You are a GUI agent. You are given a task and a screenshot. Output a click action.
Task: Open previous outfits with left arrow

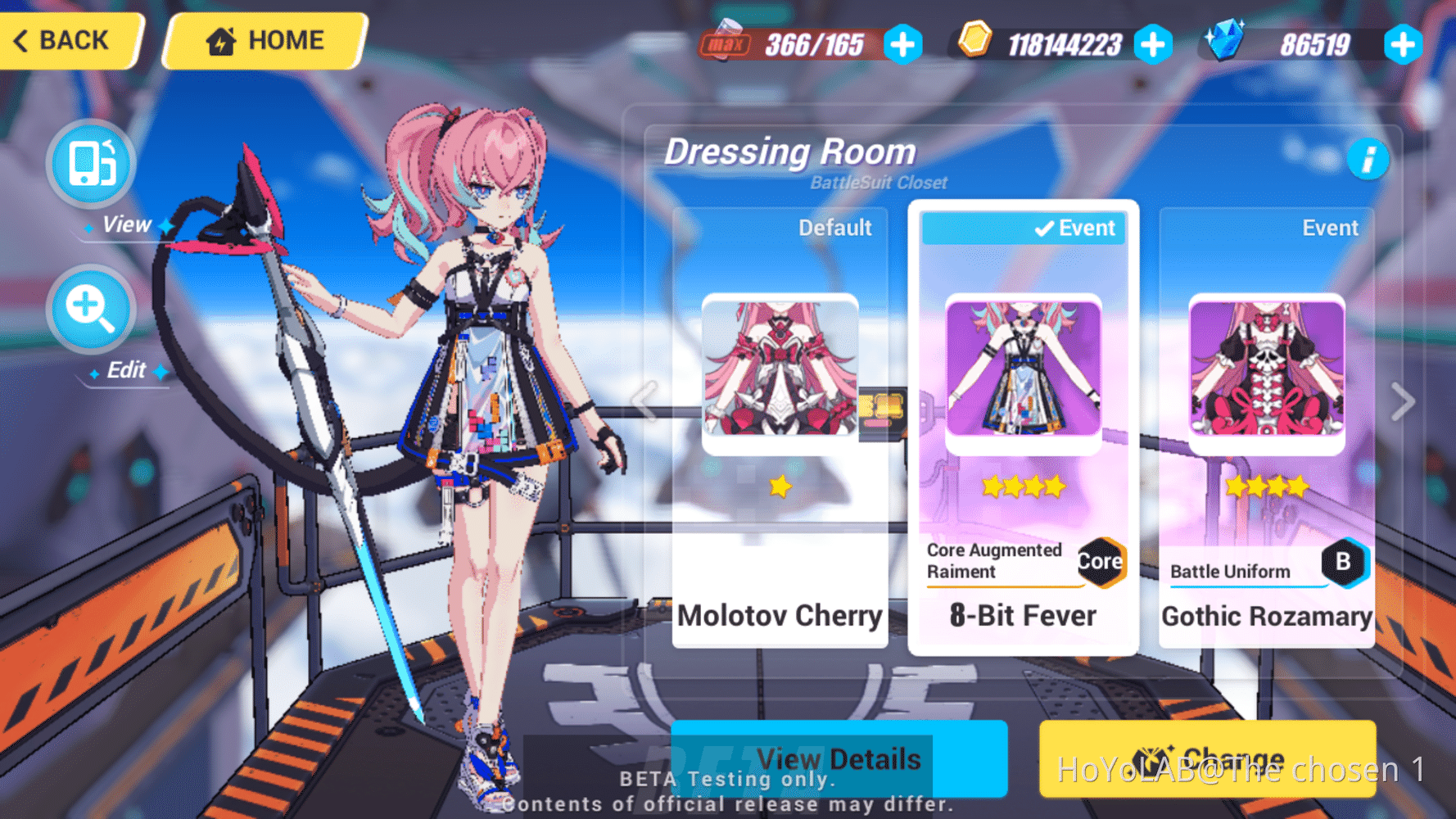pos(644,400)
